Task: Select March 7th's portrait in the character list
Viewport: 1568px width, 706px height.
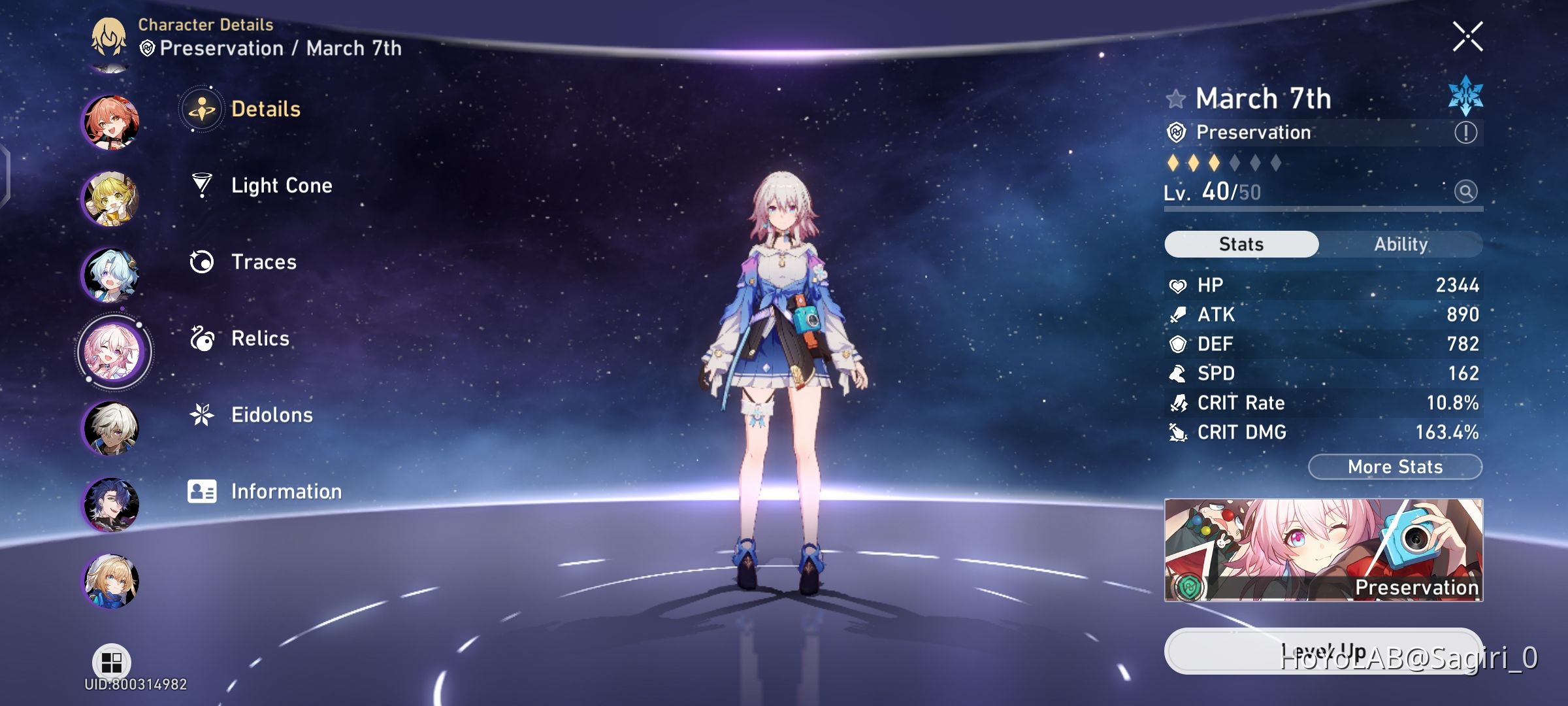Action: point(113,351)
